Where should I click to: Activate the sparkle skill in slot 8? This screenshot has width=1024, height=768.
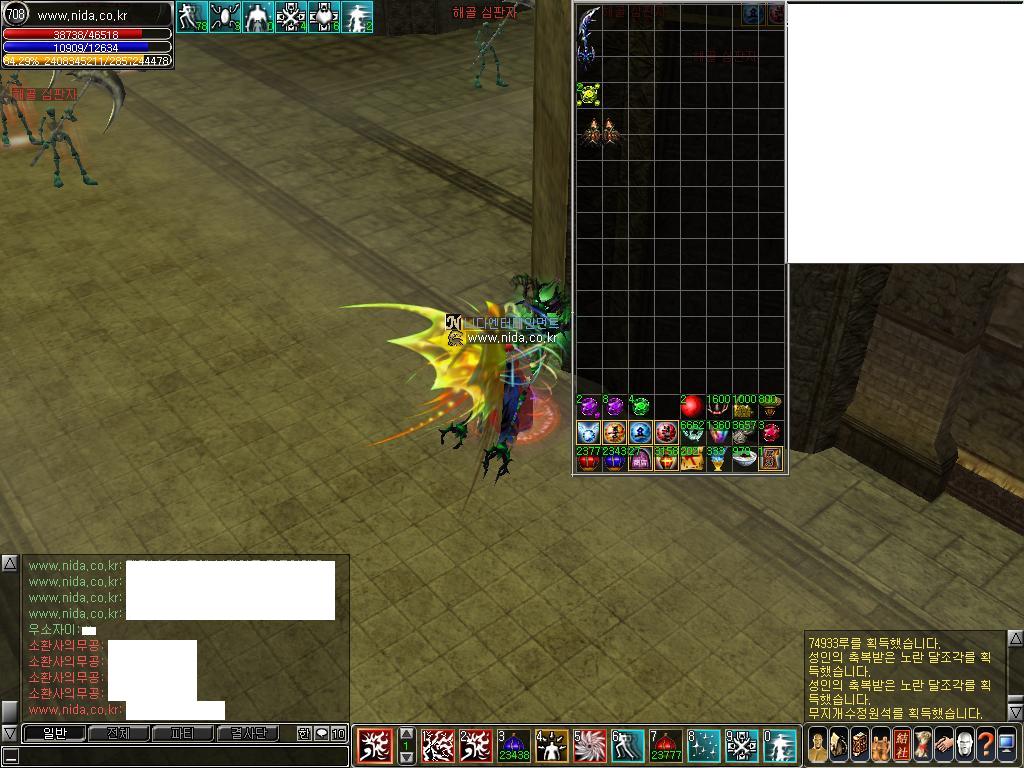704,746
